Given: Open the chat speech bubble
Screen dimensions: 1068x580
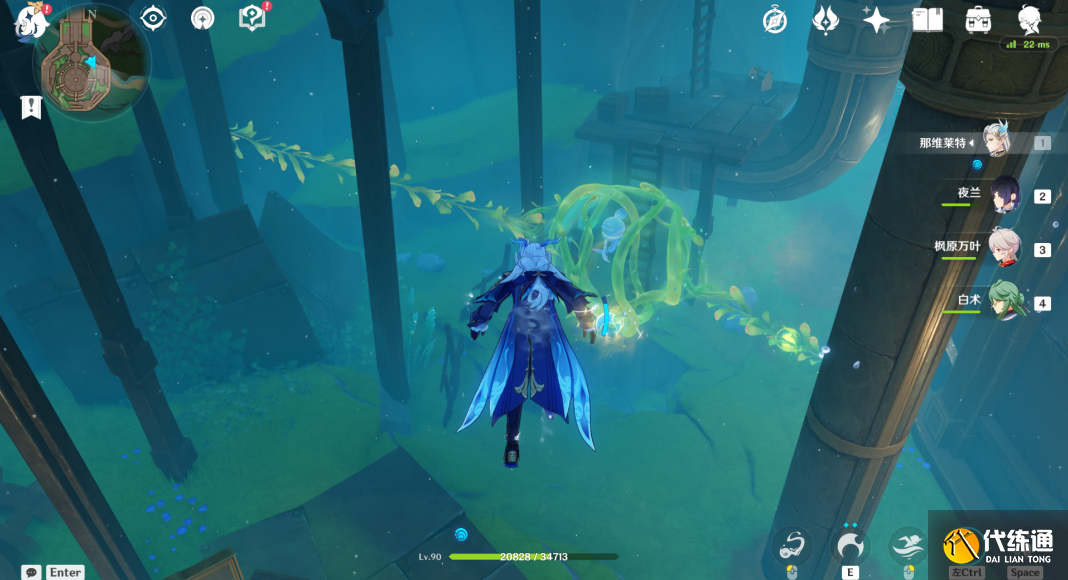Looking at the screenshot, I should [x=31, y=572].
